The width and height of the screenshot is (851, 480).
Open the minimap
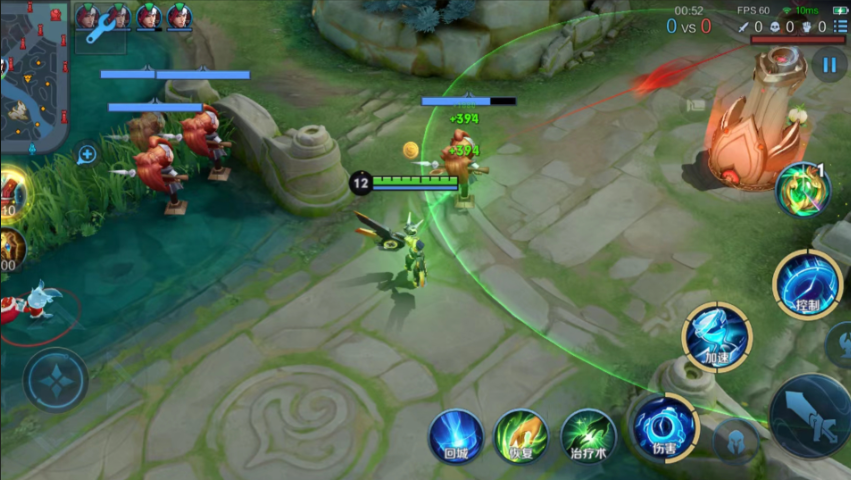(x=33, y=75)
